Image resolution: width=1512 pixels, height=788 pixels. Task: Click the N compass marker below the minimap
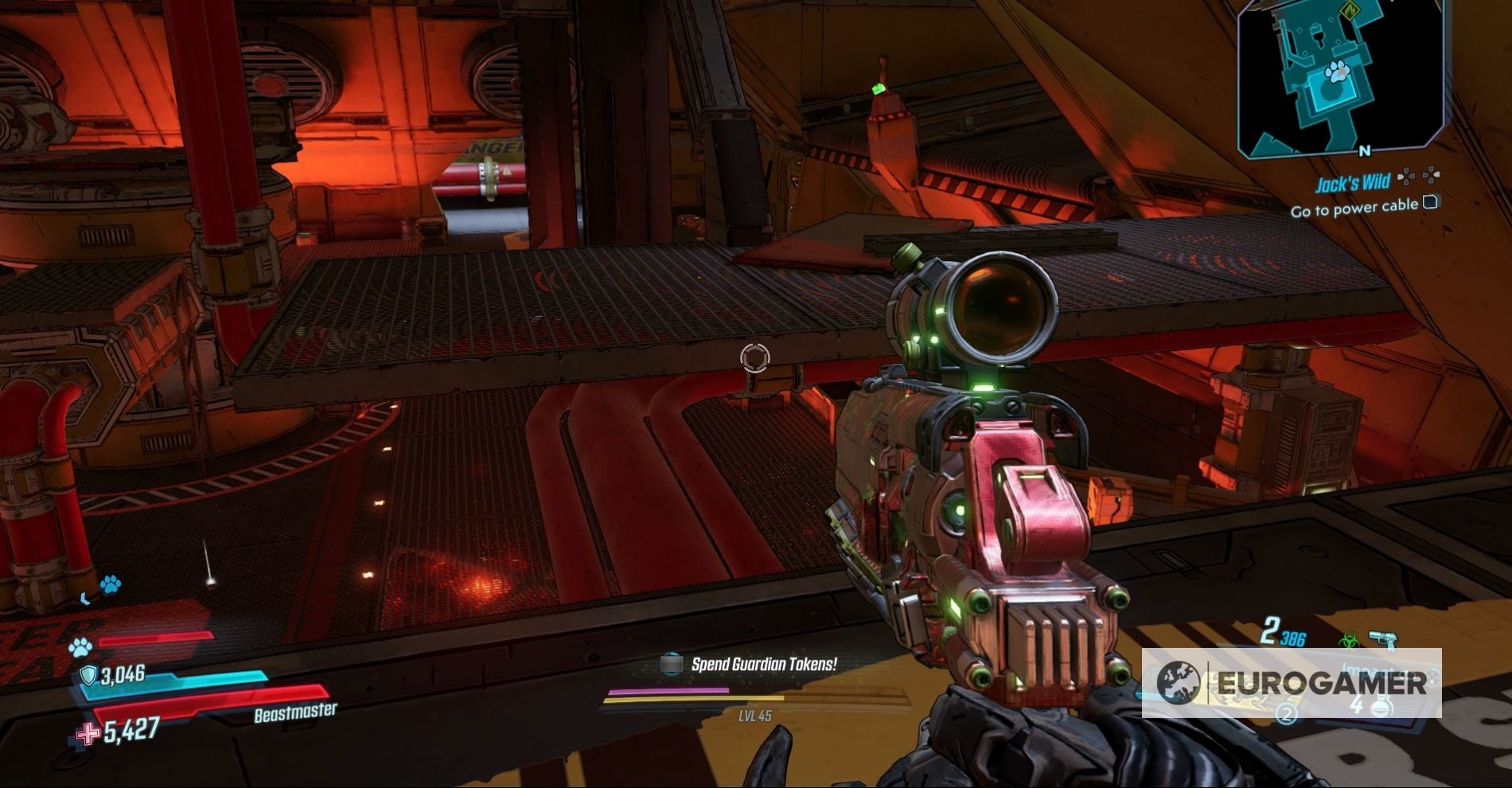coord(1365,150)
